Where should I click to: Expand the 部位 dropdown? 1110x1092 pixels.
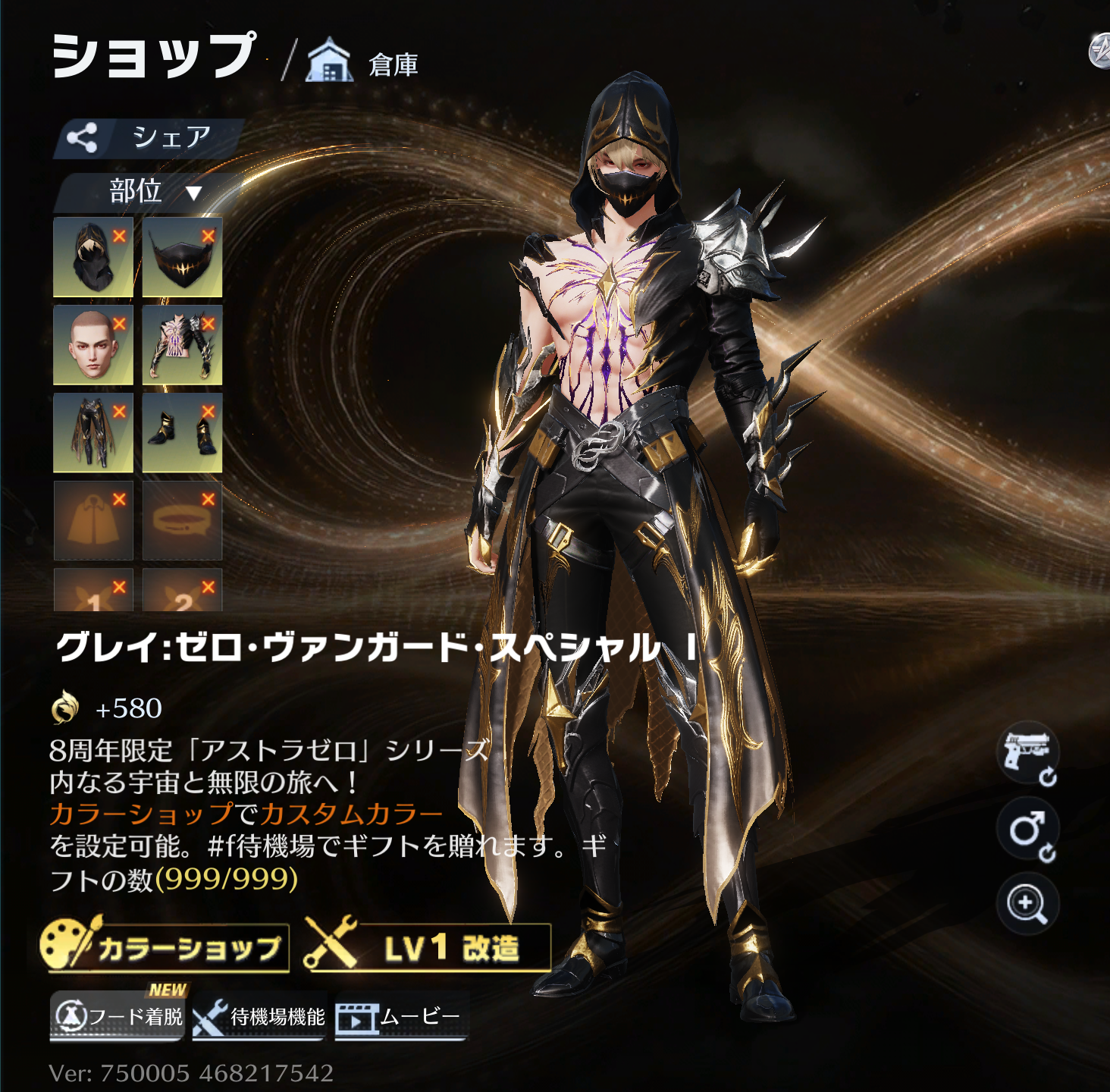(x=152, y=191)
